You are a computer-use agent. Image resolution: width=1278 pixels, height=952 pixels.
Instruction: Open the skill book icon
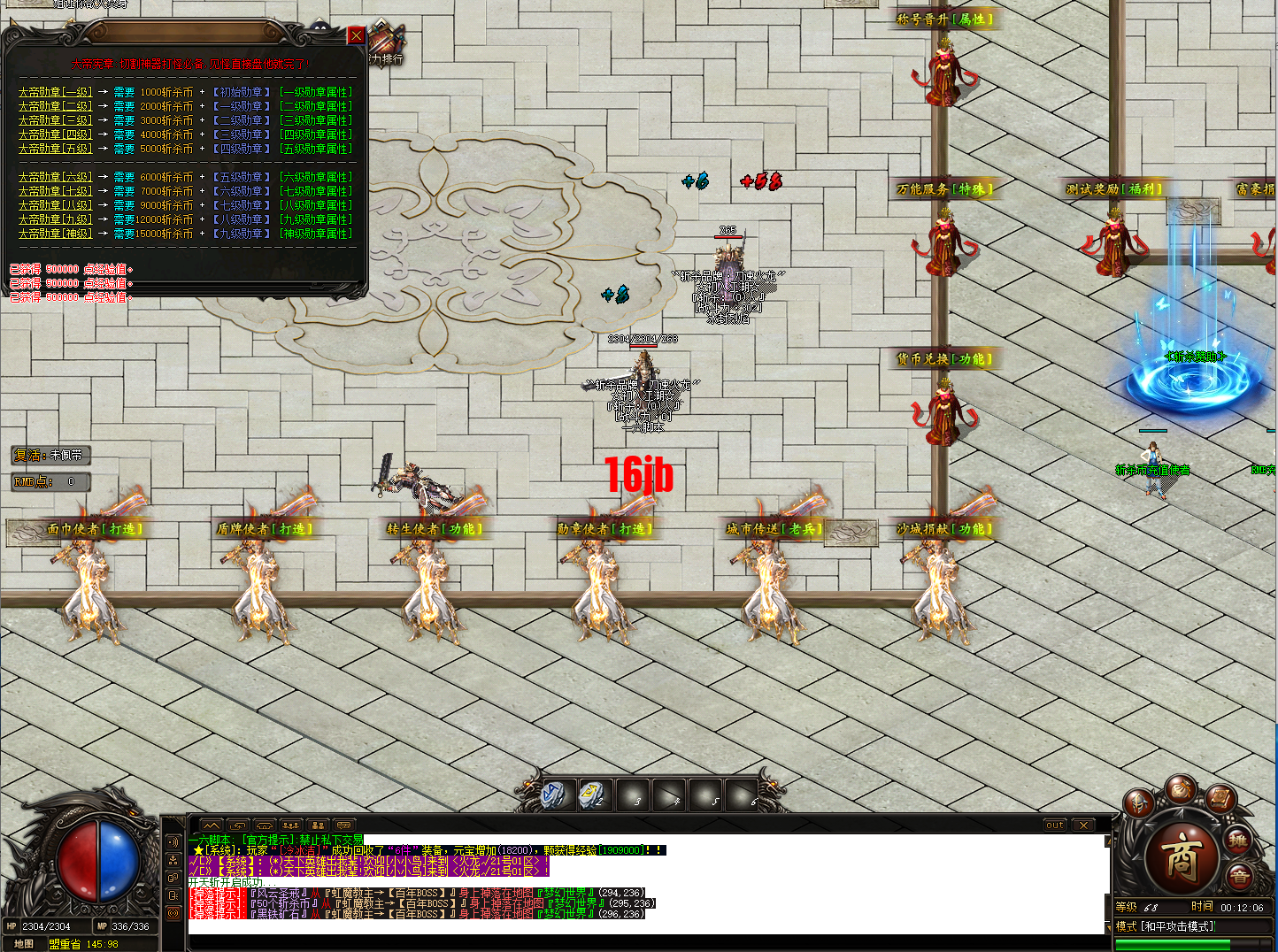pos(1220,799)
